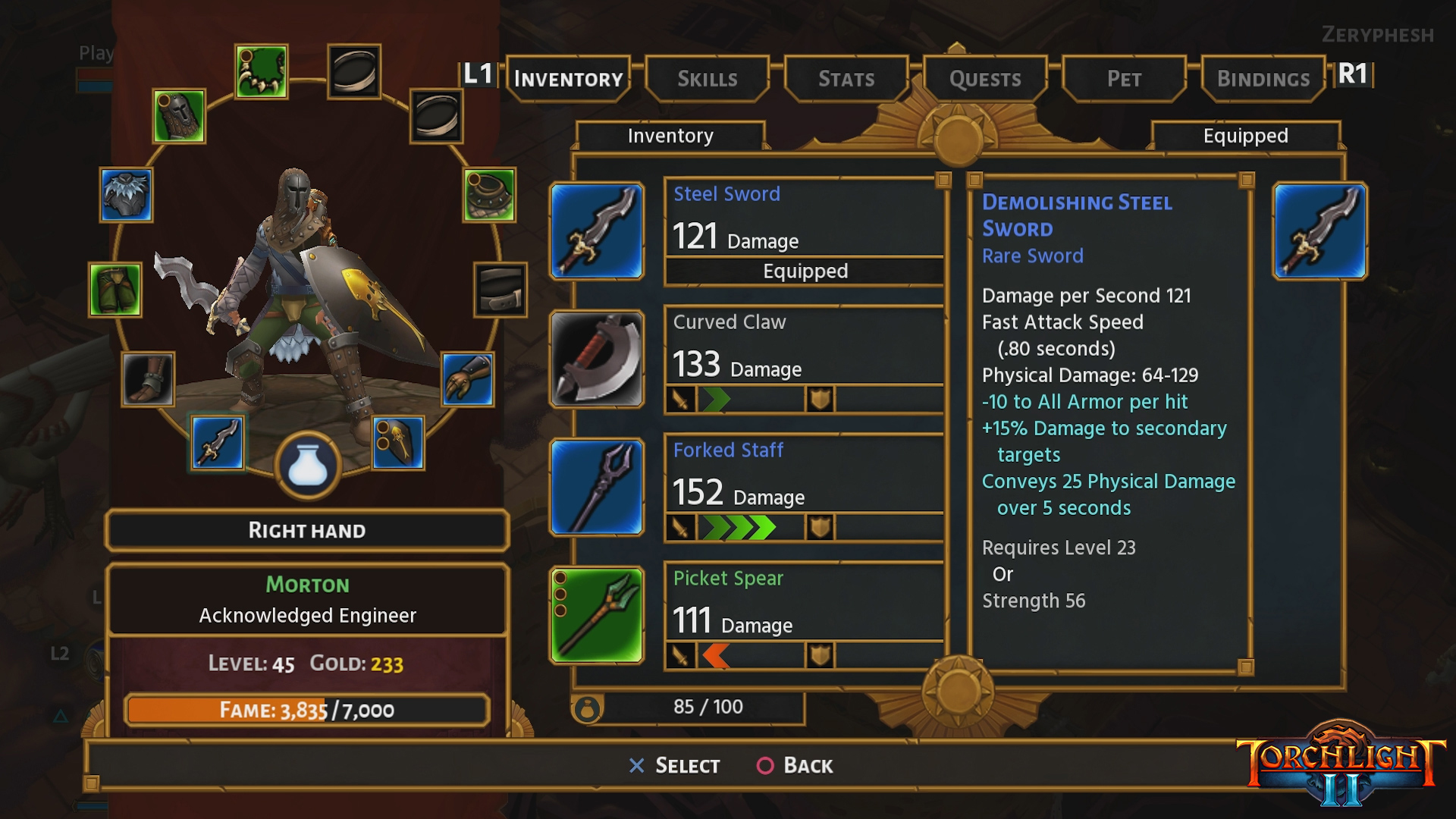Select the green pants equipment slot
The image size is (1456, 819).
point(115,289)
